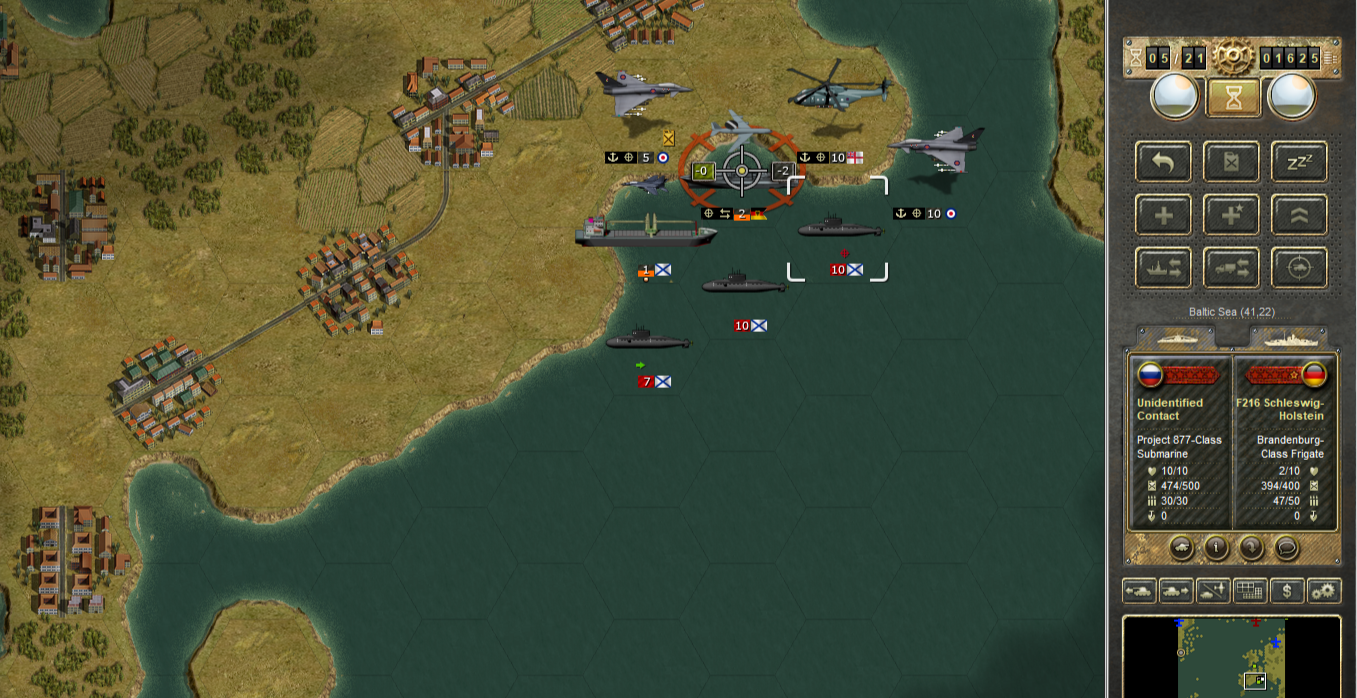Viewport: 1357px width, 698px height.
Task: Select the selected submarine with white brackets
Action: click(838, 230)
